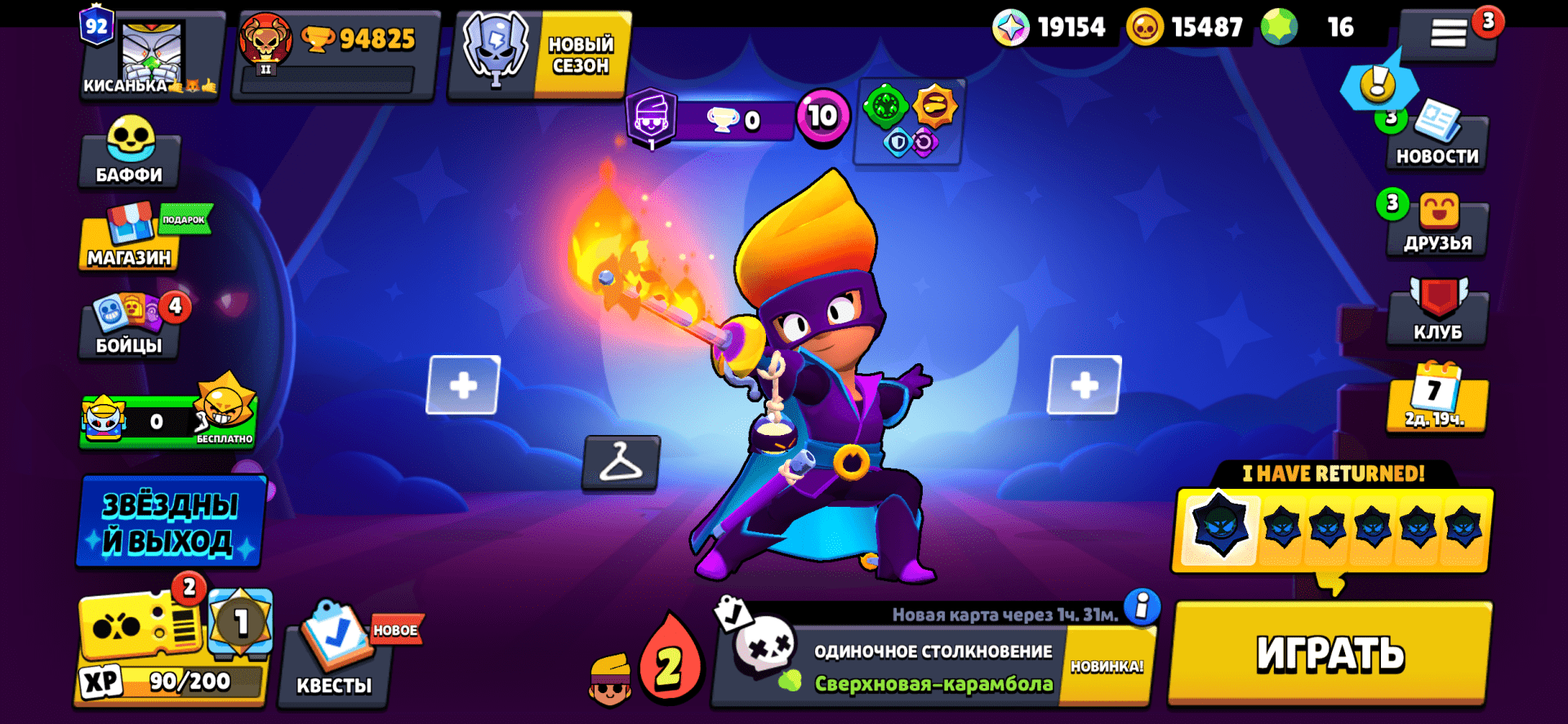Open the БАФФИ chat icon
This screenshot has height=724, width=1568.
(x=128, y=157)
